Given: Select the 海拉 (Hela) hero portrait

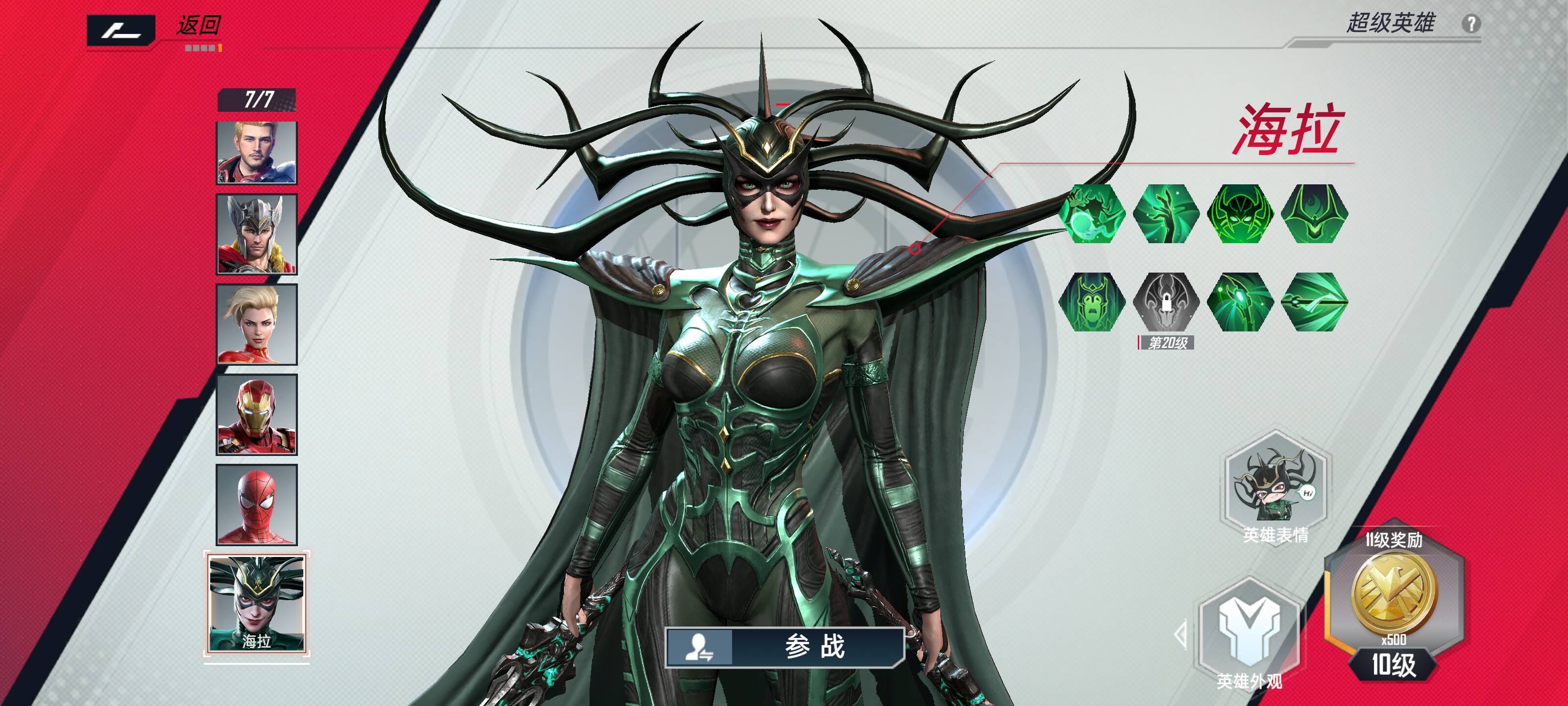Looking at the screenshot, I should click(x=257, y=603).
